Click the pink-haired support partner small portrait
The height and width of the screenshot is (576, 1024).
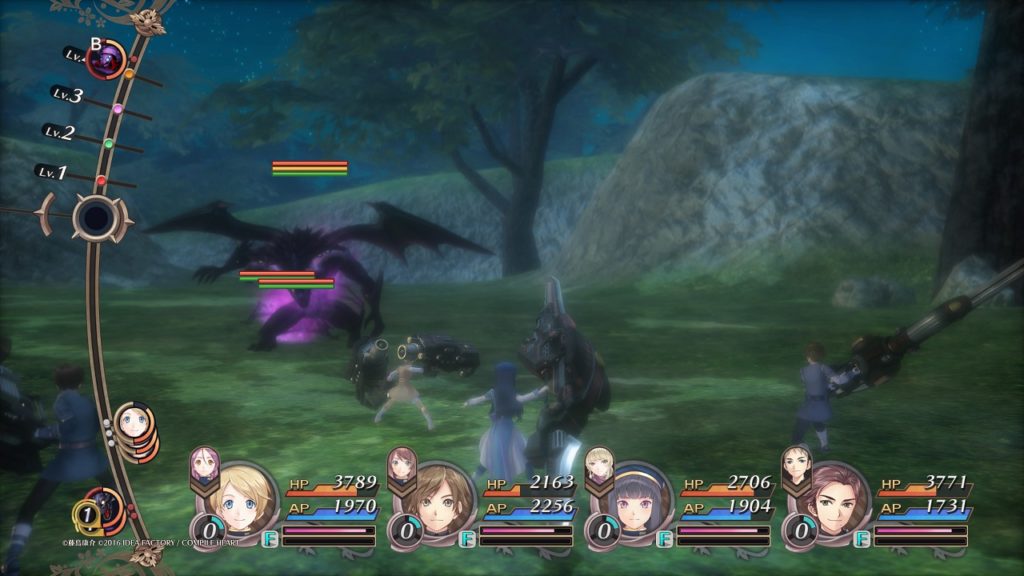point(203,466)
